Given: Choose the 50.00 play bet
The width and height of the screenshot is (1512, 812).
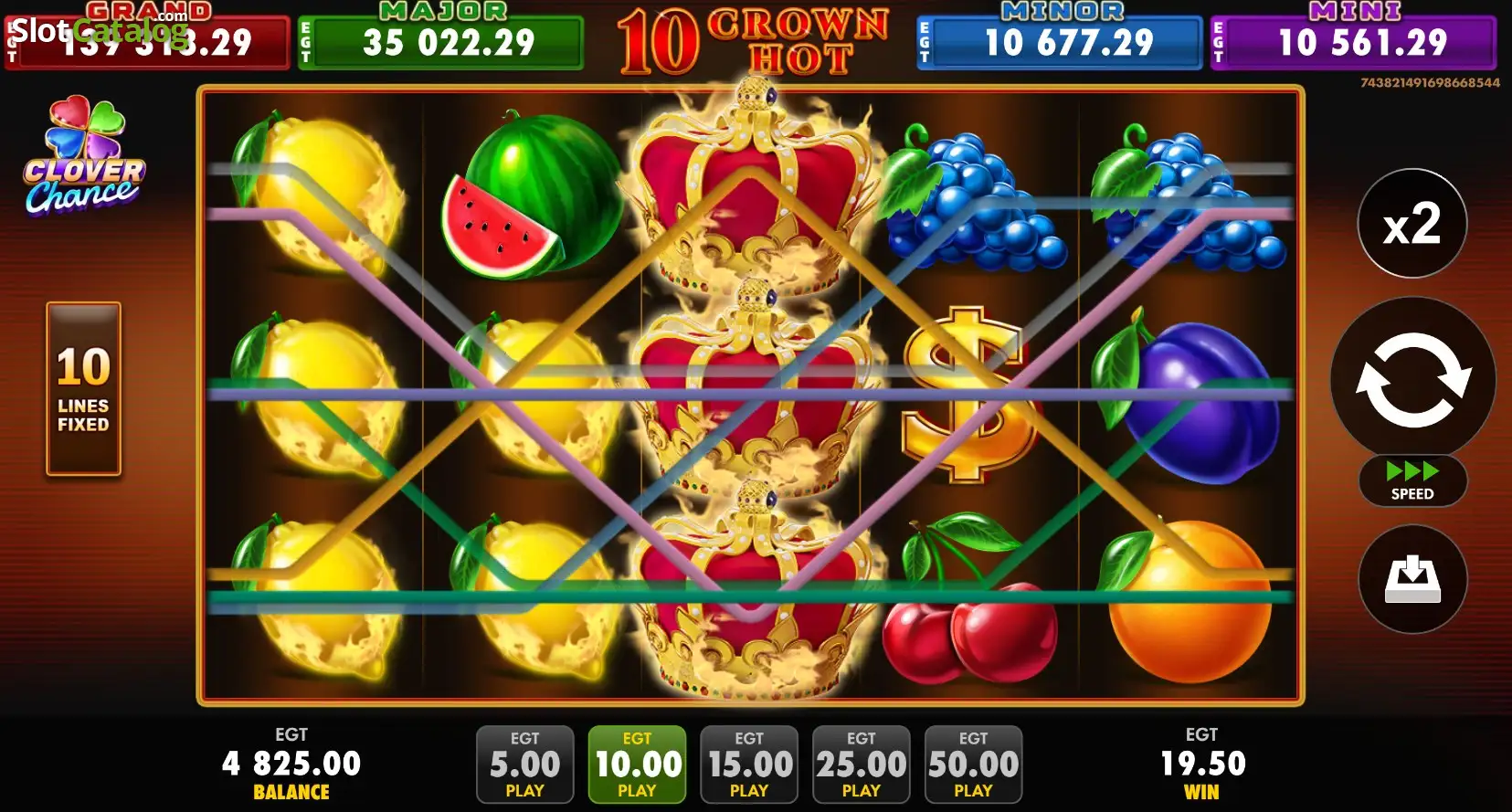Looking at the screenshot, I should tap(973, 765).
